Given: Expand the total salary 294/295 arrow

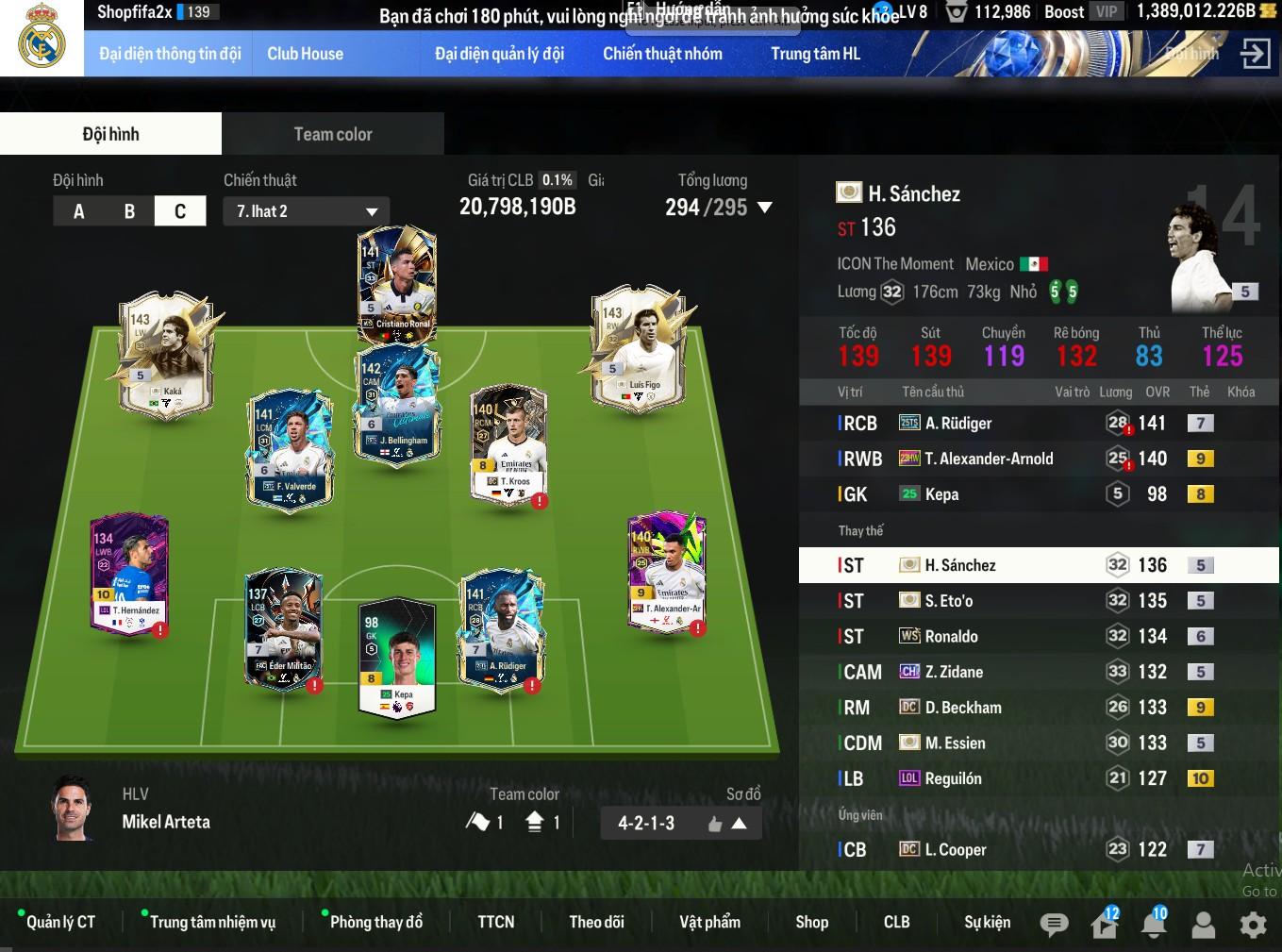Looking at the screenshot, I should point(765,208).
